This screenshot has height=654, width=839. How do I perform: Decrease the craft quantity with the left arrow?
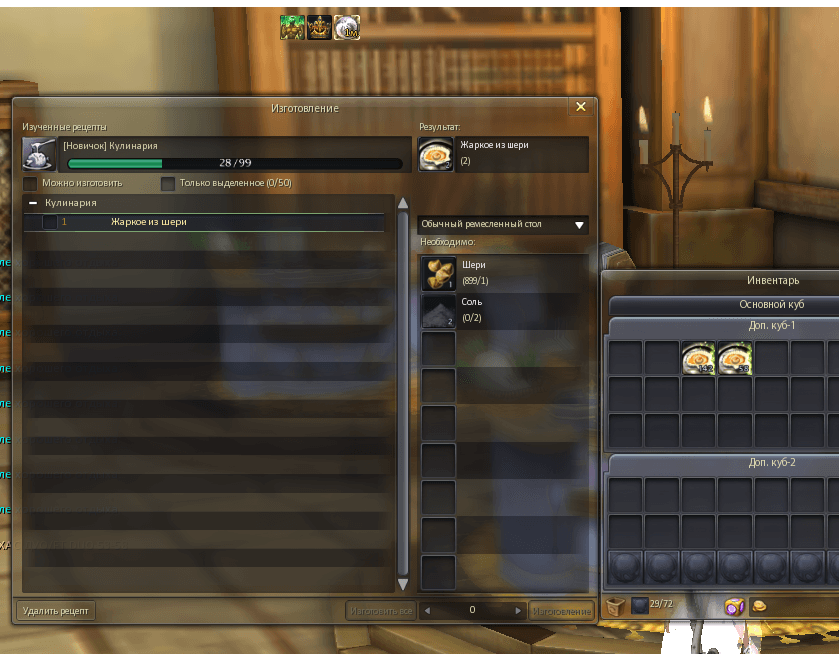coord(428,610)
